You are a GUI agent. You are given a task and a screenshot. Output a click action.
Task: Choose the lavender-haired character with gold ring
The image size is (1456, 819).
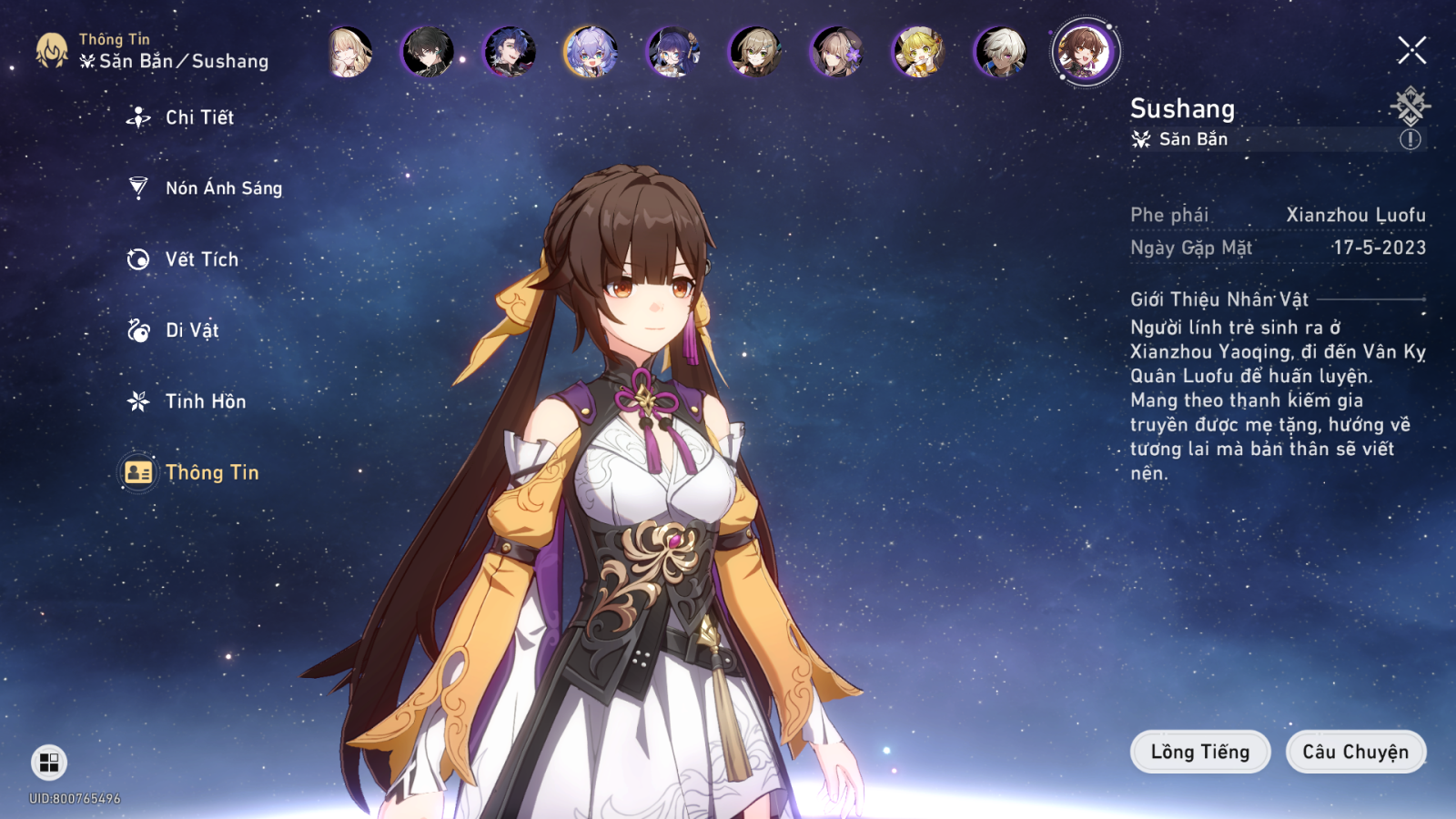click(591, 52)
